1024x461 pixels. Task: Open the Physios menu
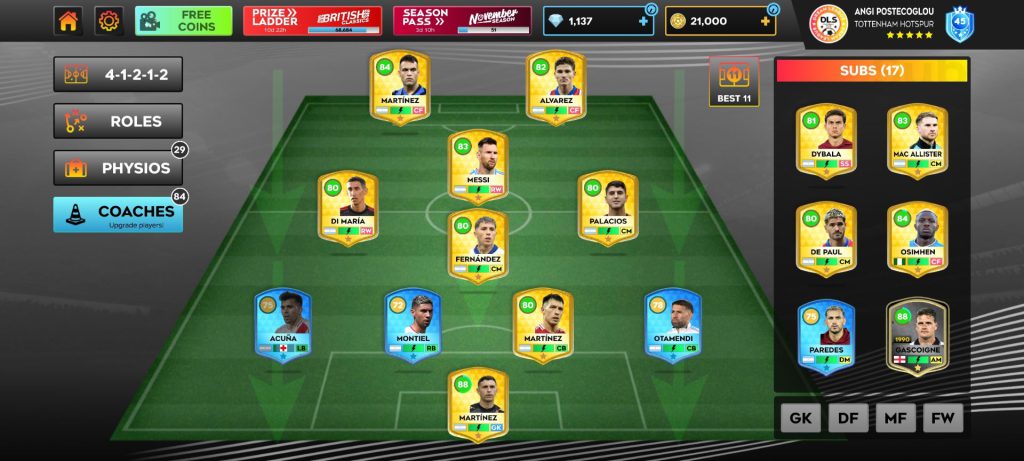(x=118, y=168)
